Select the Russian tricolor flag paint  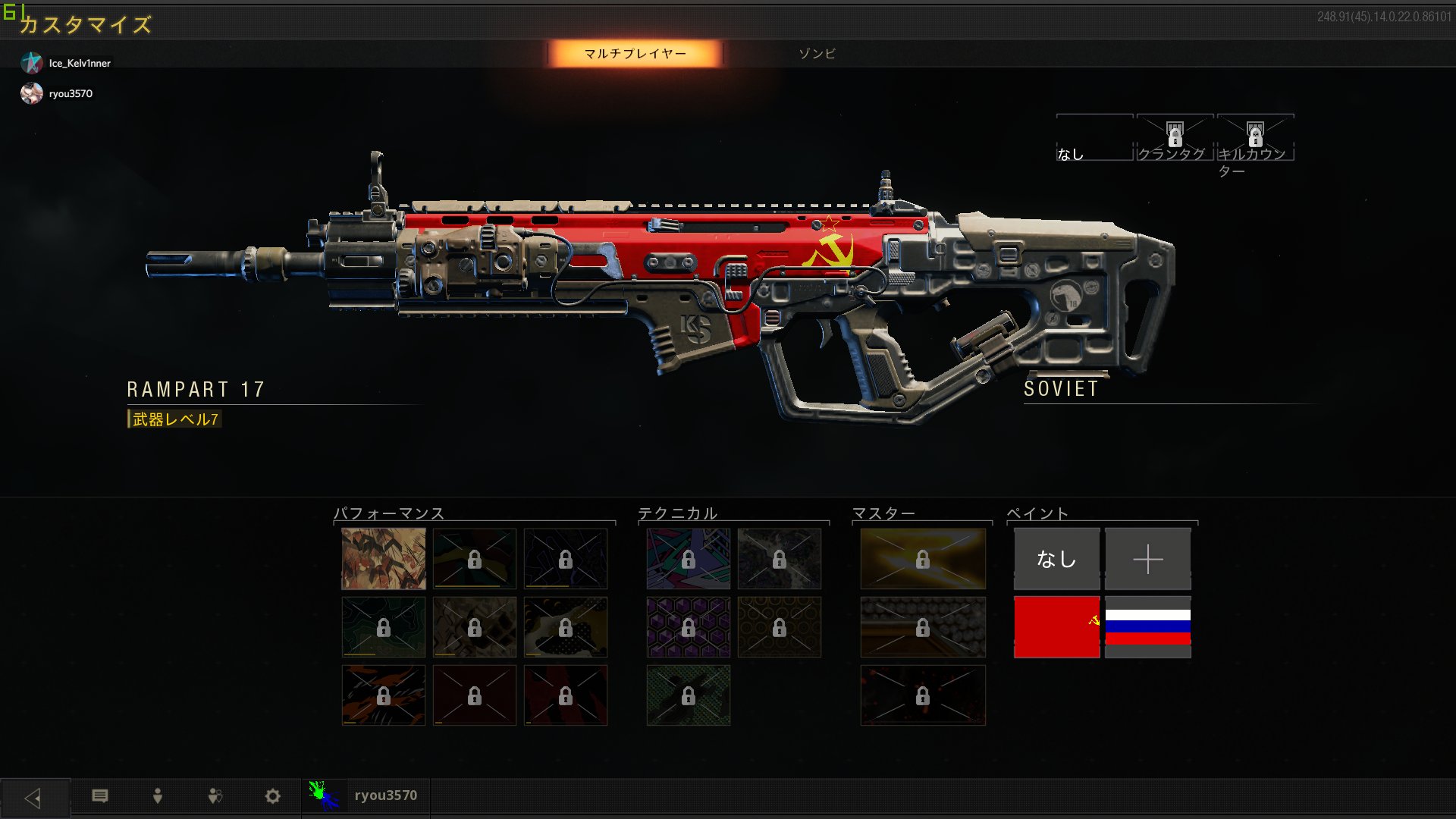coord(1147,626)
